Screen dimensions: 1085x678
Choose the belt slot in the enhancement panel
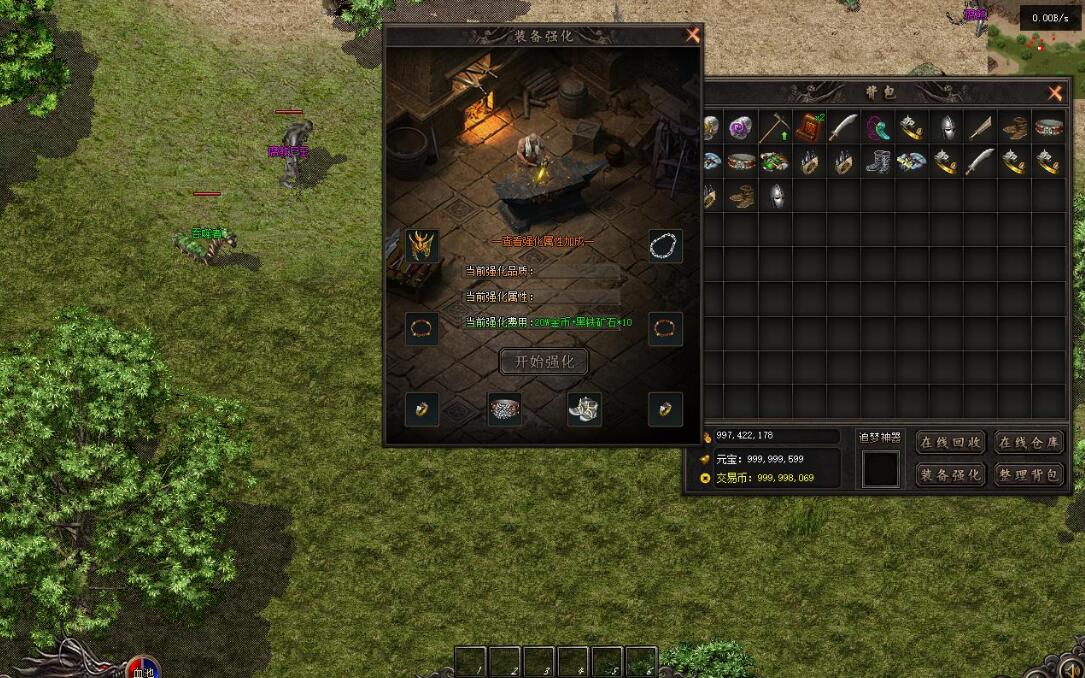[x=505, y=409]
